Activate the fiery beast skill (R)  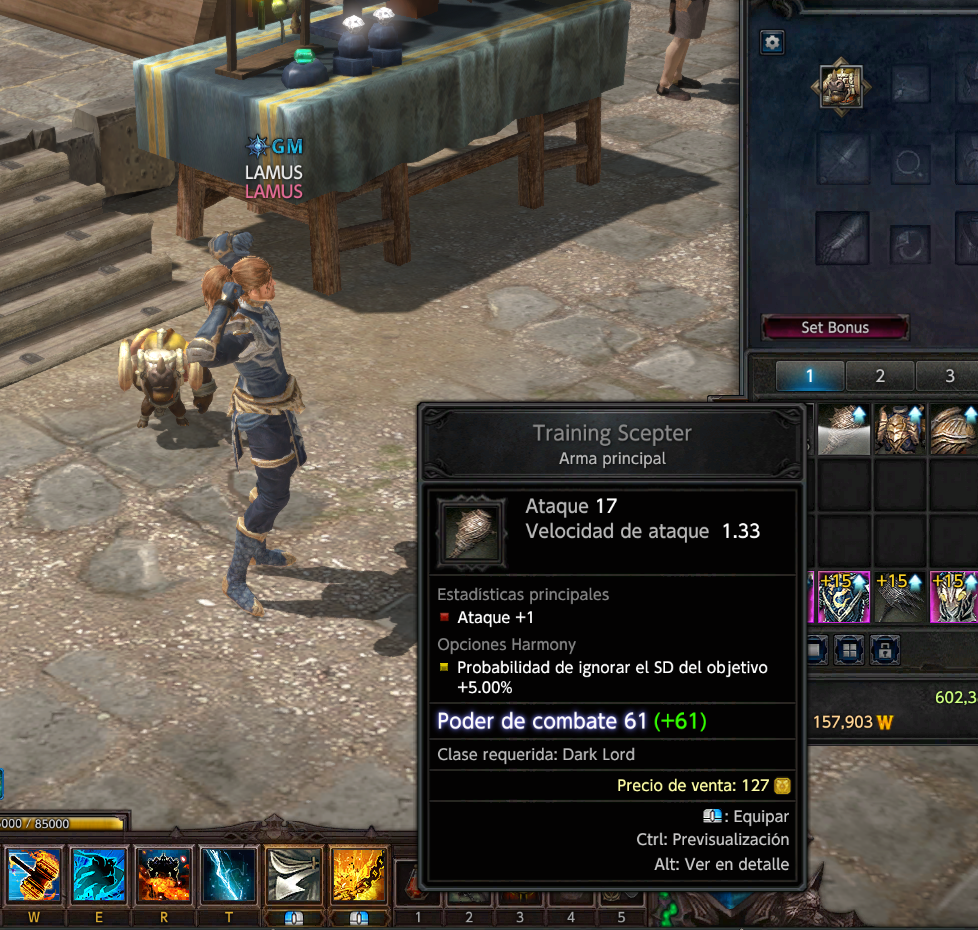(164, 875)
